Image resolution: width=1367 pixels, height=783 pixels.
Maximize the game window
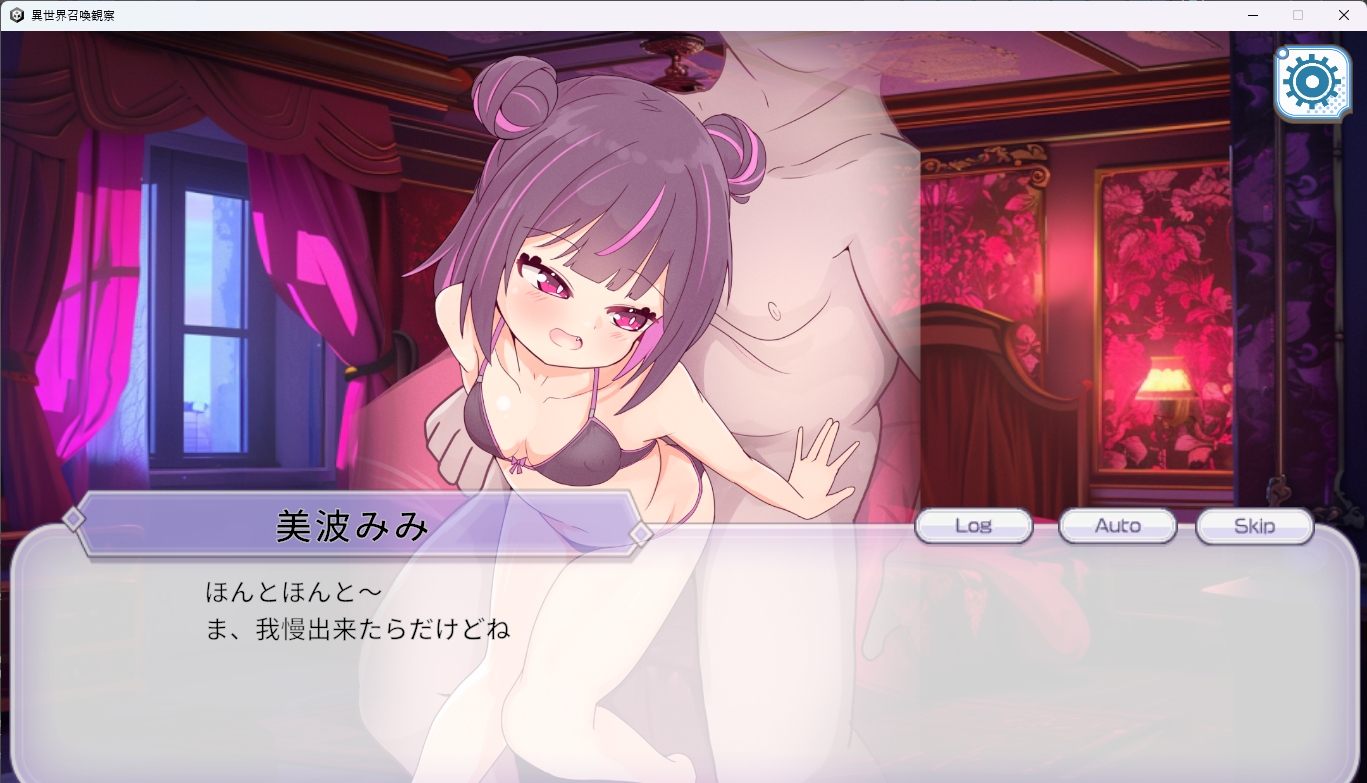click(x=1298, y=15)
